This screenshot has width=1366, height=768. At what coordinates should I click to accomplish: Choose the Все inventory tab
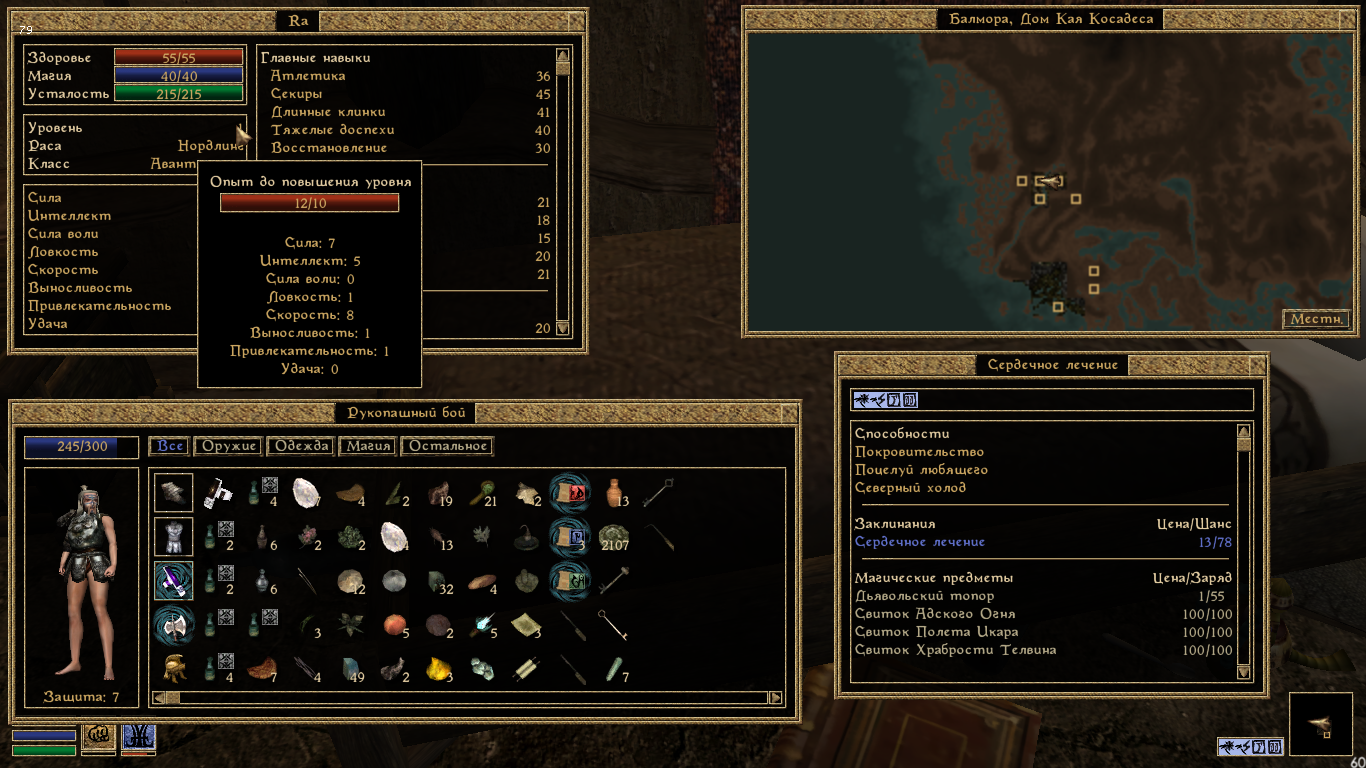click(x=168, y=446)
